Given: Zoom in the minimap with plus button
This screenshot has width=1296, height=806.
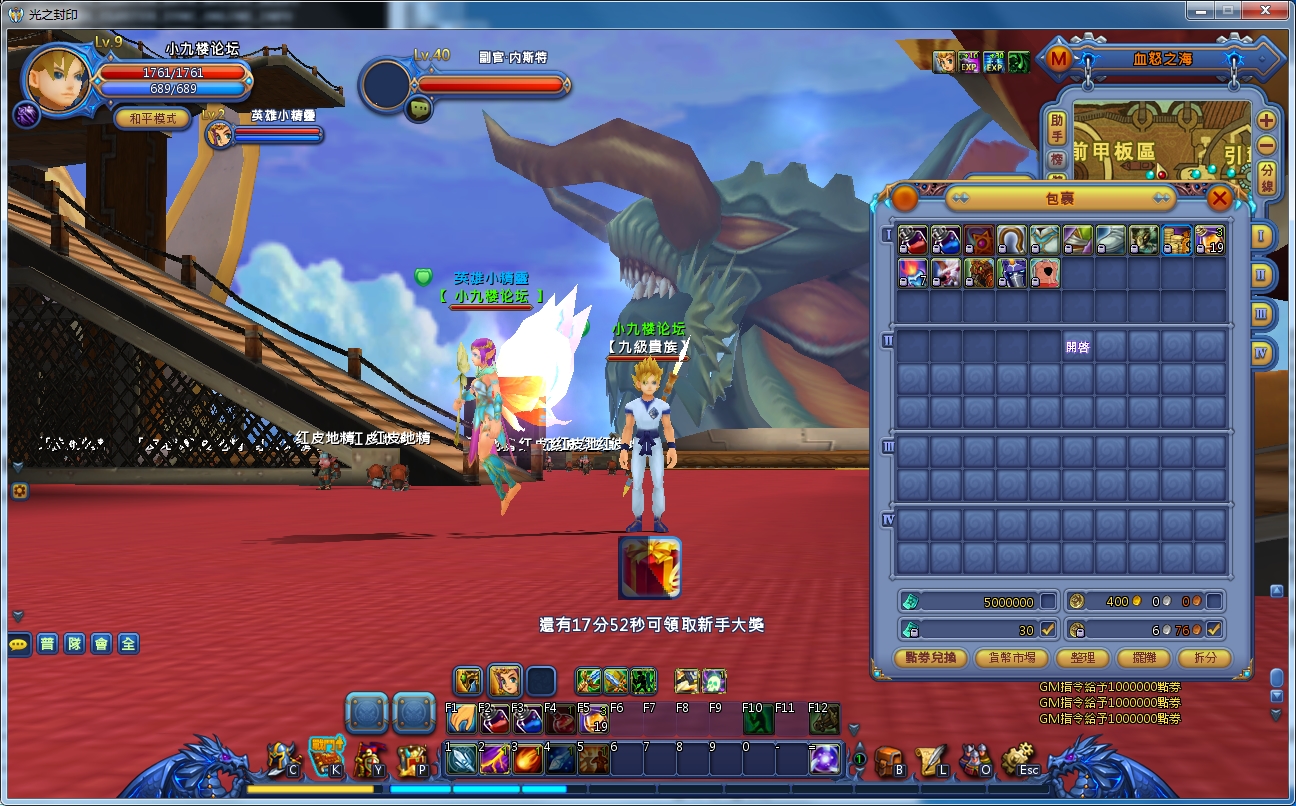Looking at the screenshot, I should tap(1266, 120).
